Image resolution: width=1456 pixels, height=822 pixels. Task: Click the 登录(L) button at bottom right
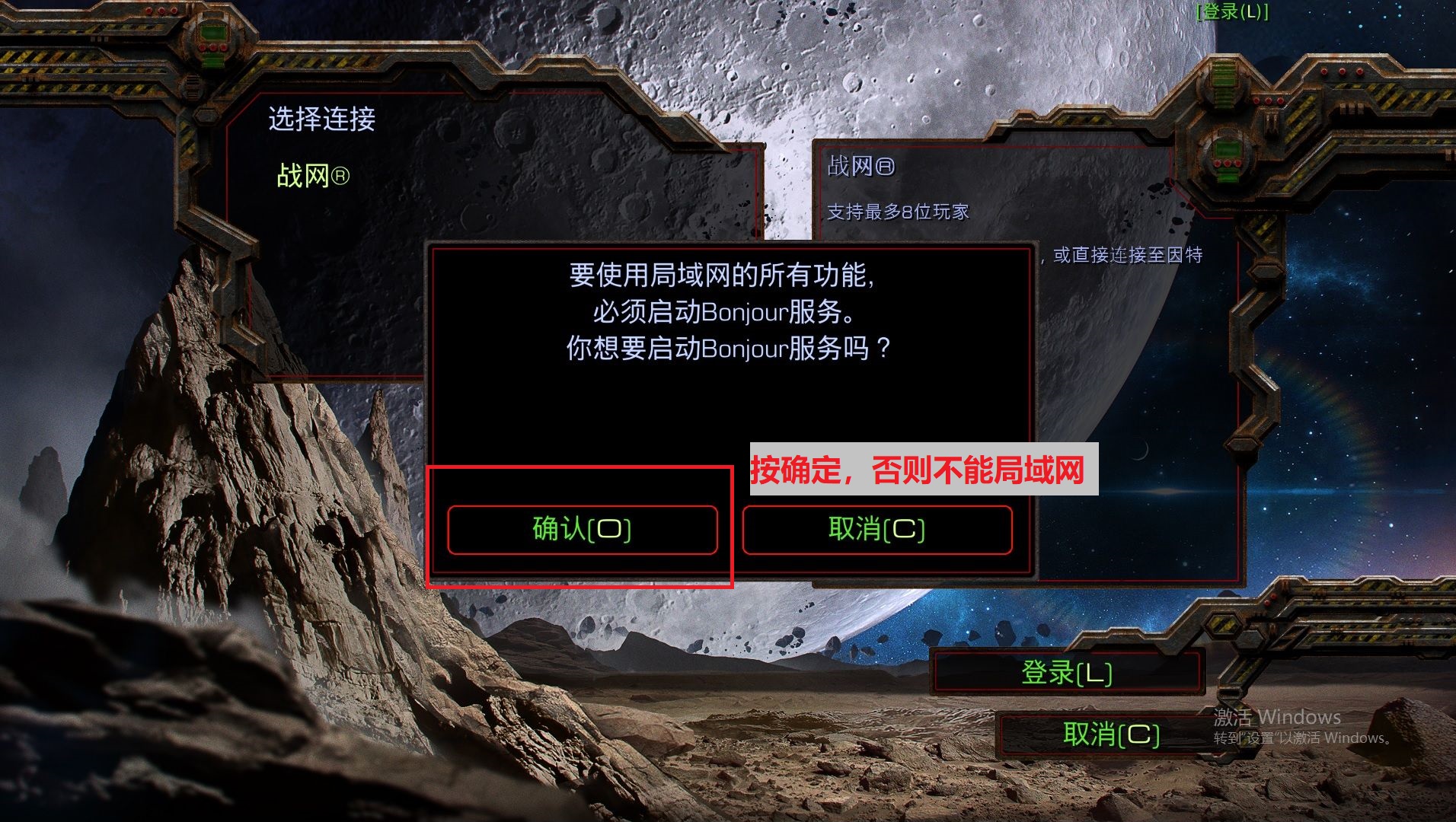pos(1068,673)
